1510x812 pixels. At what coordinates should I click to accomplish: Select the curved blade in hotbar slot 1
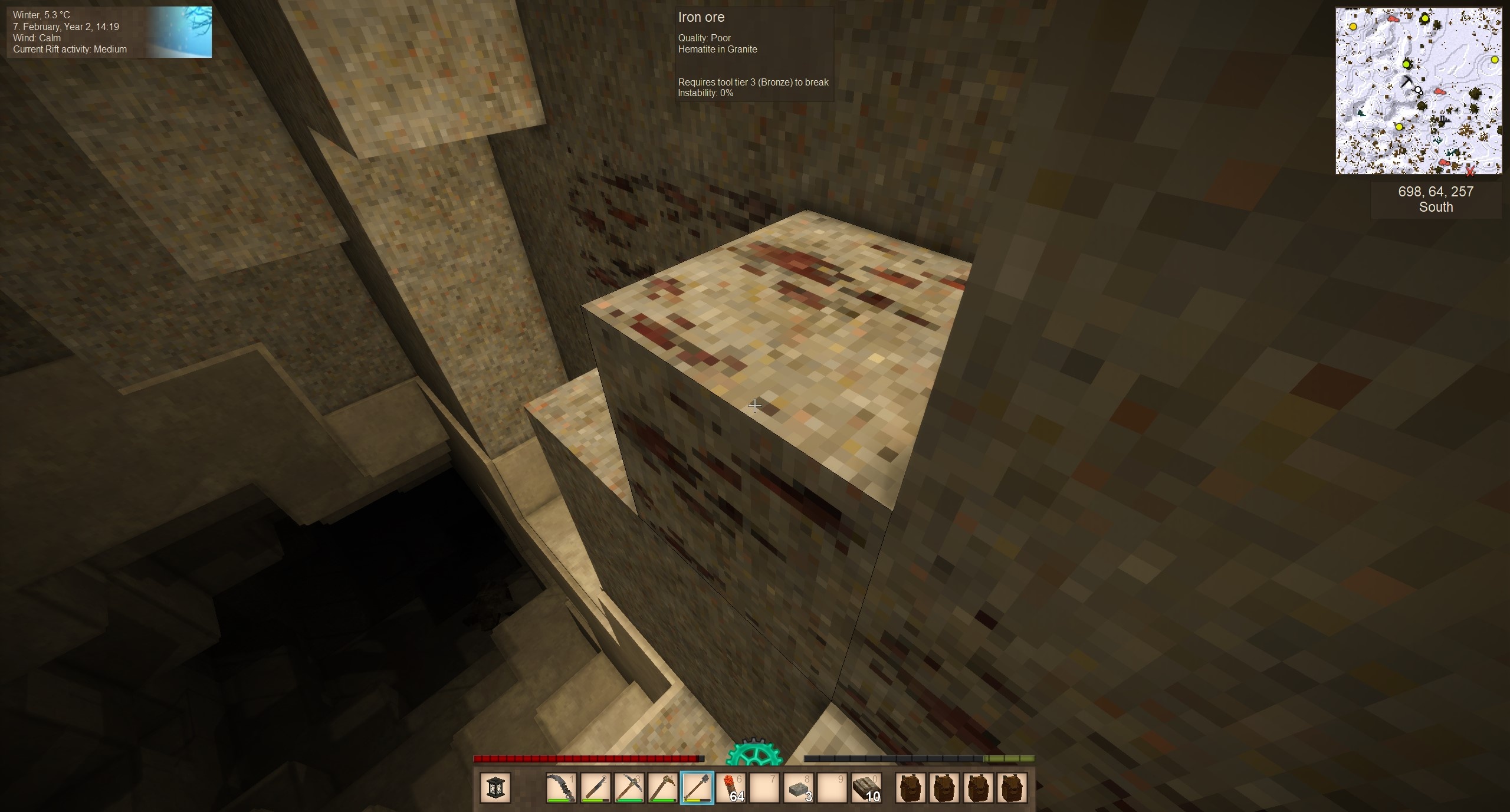coord(561,788)
